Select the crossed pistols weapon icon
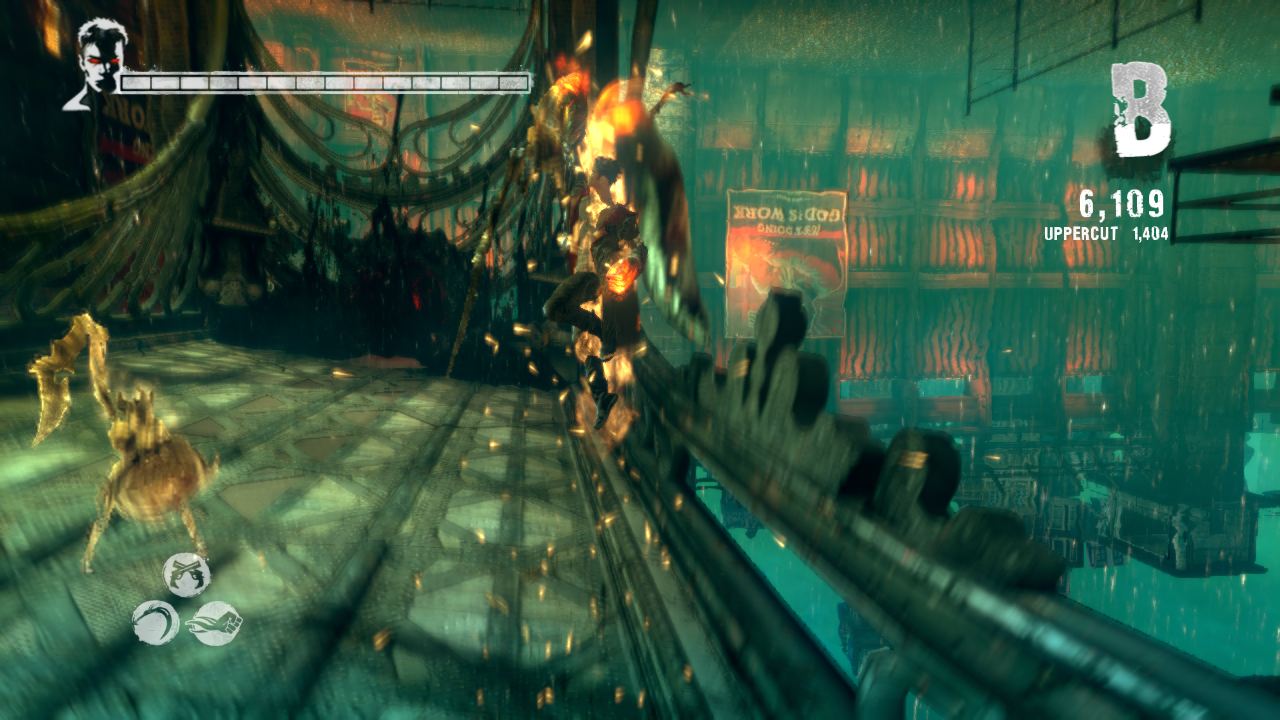1280x720 pixels. click(187, 575)
